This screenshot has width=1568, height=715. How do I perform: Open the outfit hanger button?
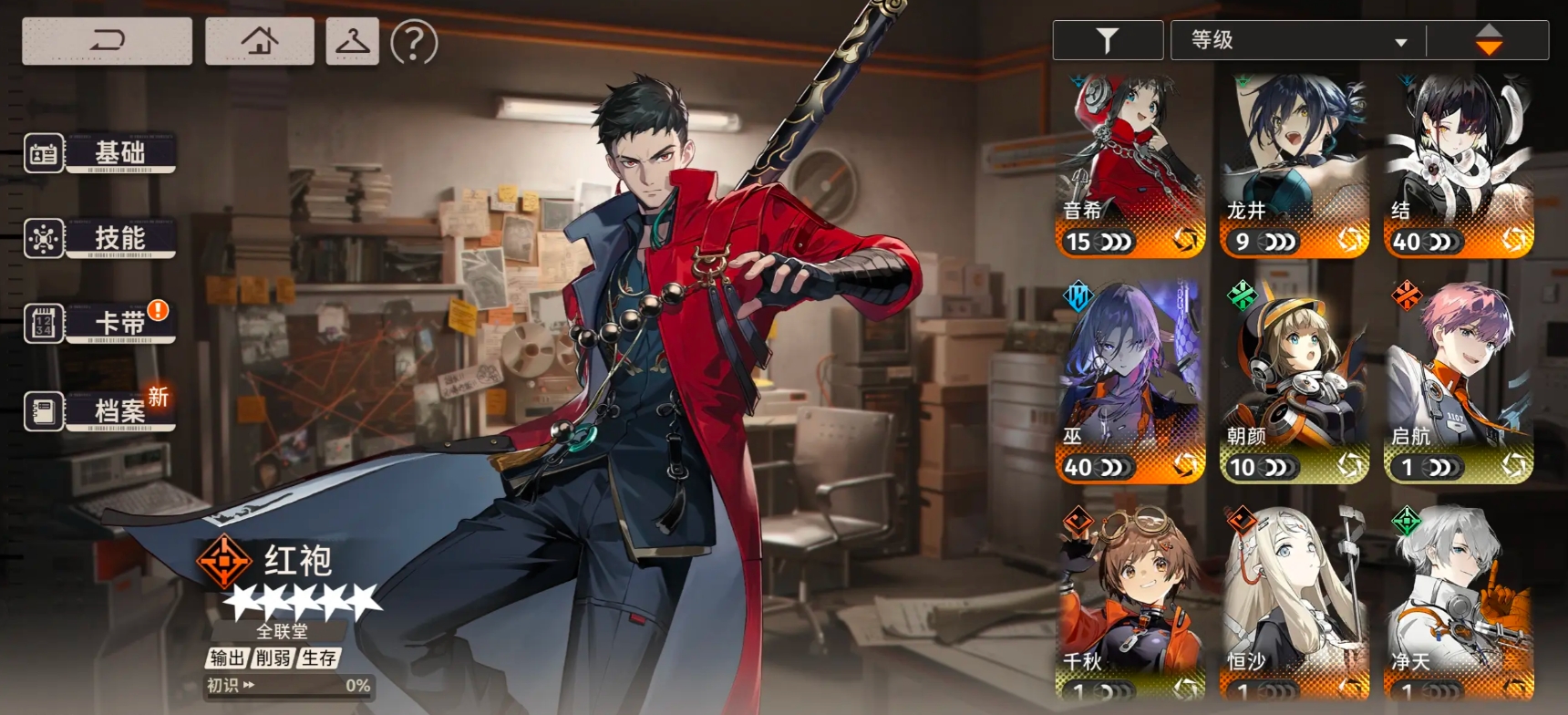(352, 41)
